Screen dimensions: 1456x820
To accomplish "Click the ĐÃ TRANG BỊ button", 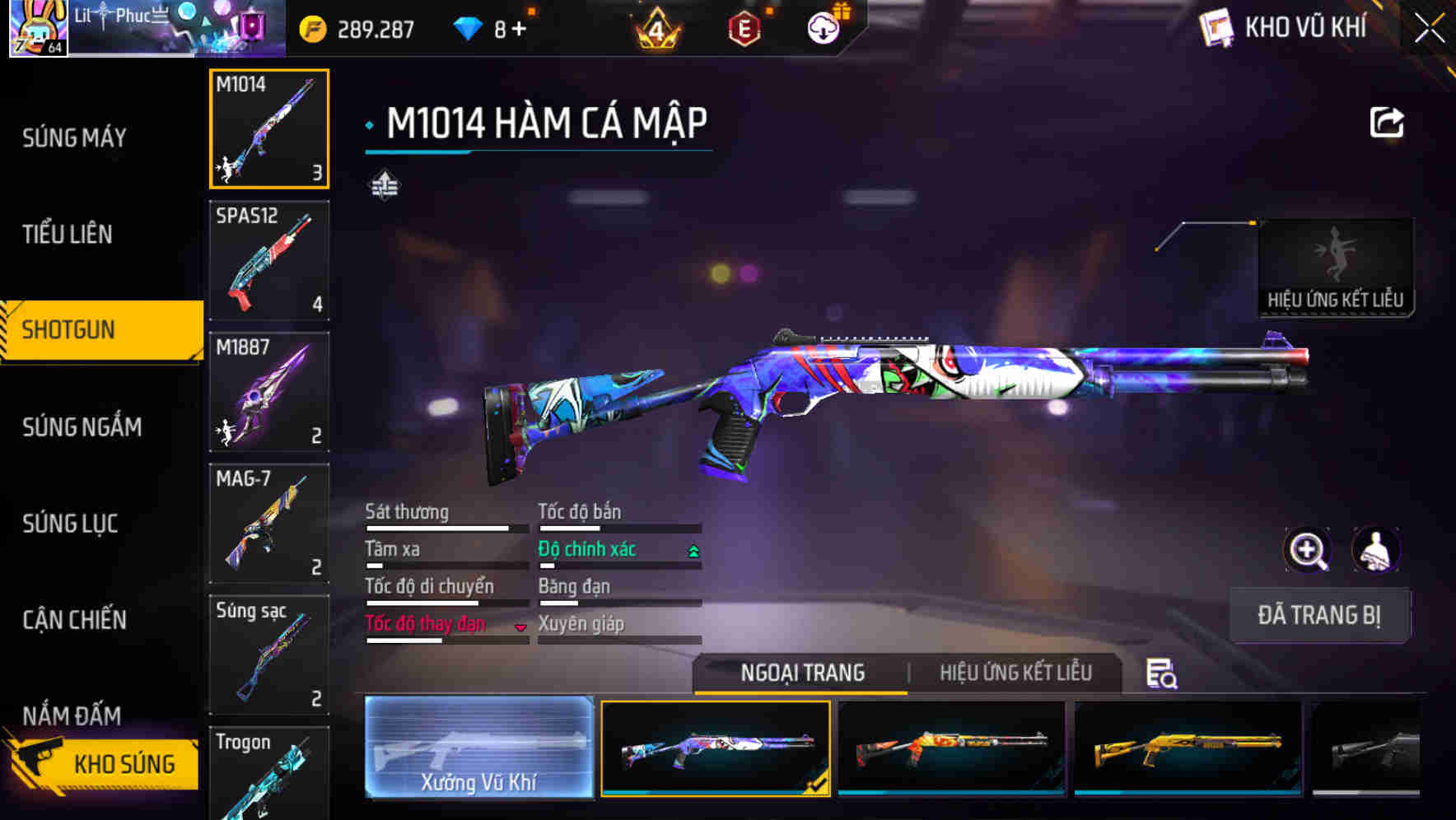I will (x=1318, y=615).
